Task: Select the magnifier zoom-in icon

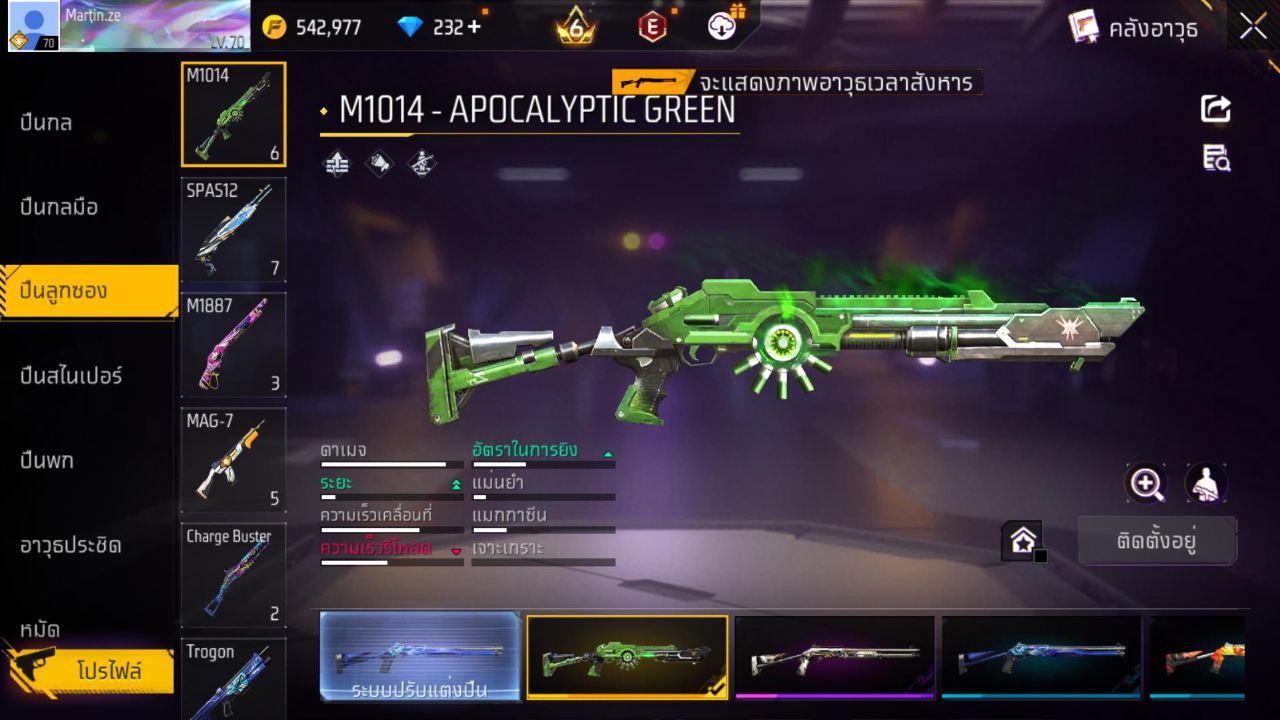Action: (x=1146, y=484)
